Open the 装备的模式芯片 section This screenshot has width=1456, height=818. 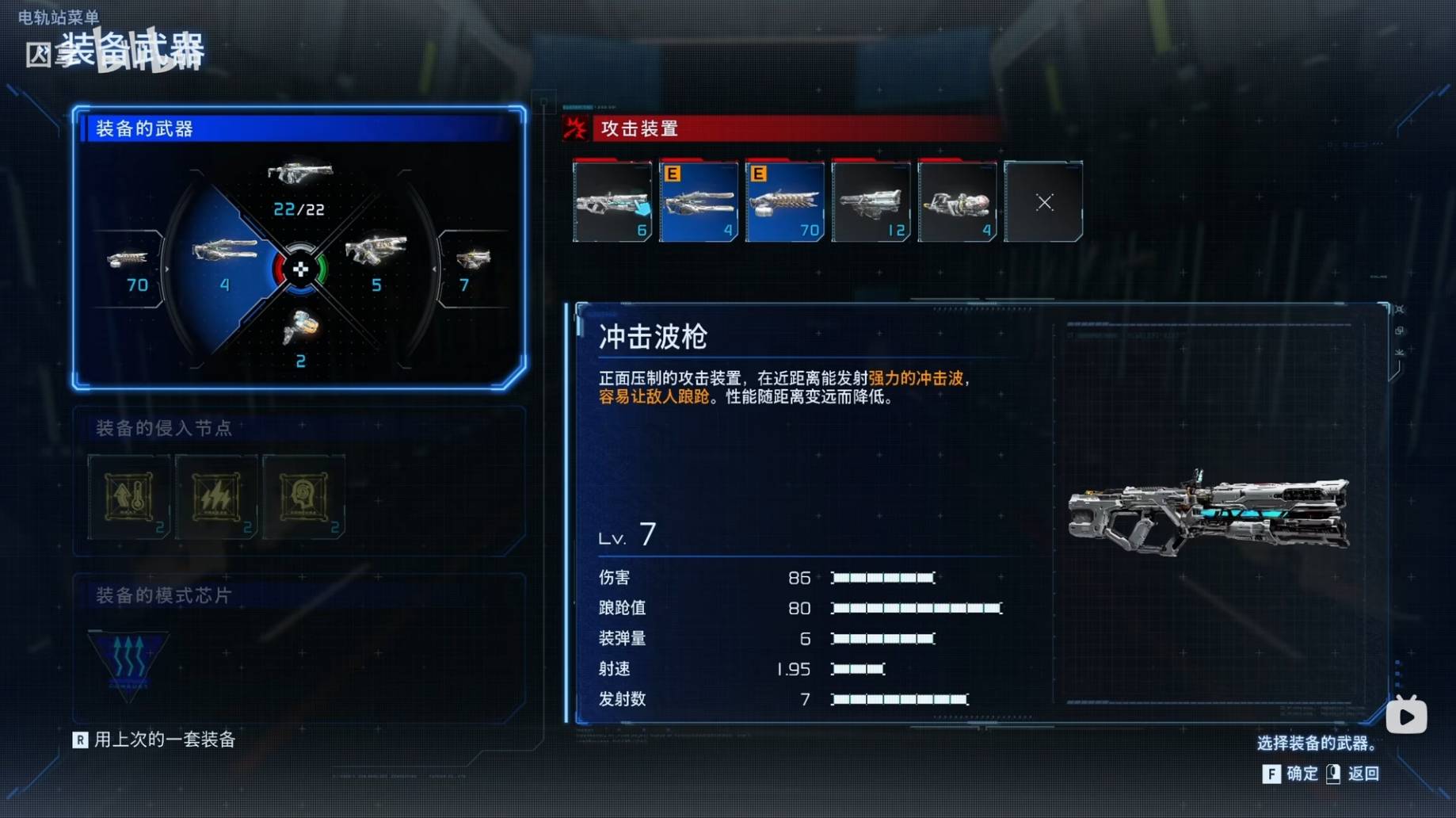pos(163,595)
